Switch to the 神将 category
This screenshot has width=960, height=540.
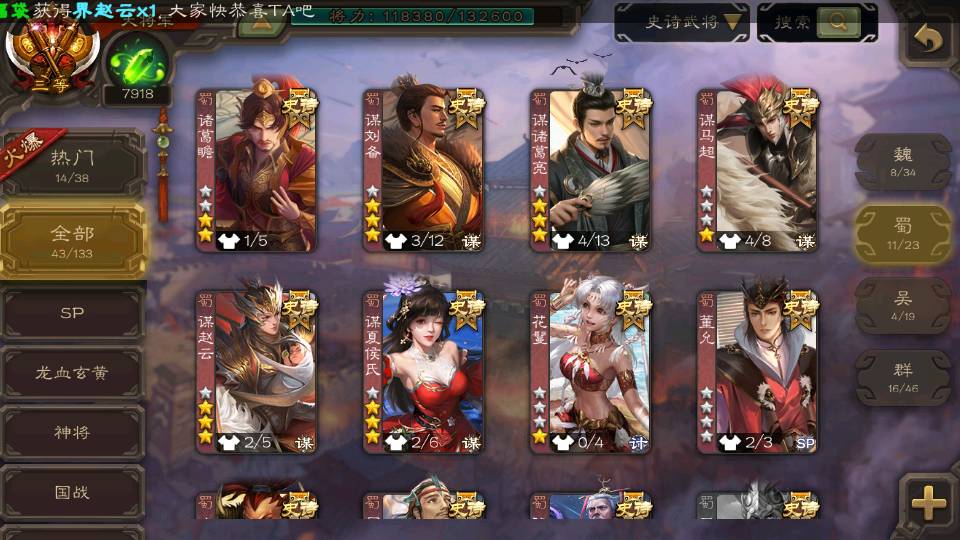point(73,433)
